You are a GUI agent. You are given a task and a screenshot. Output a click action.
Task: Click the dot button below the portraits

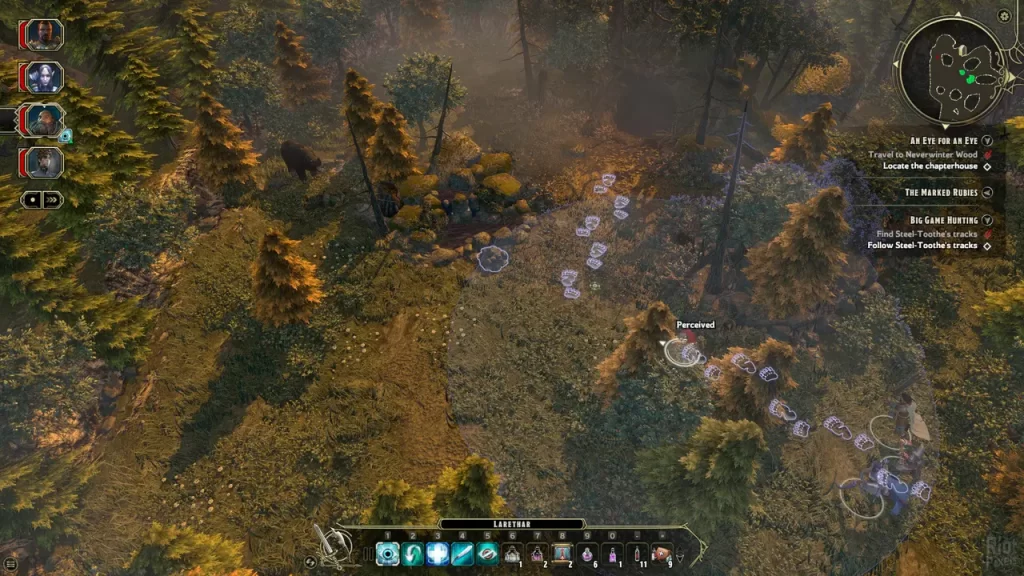pos(32,199)
